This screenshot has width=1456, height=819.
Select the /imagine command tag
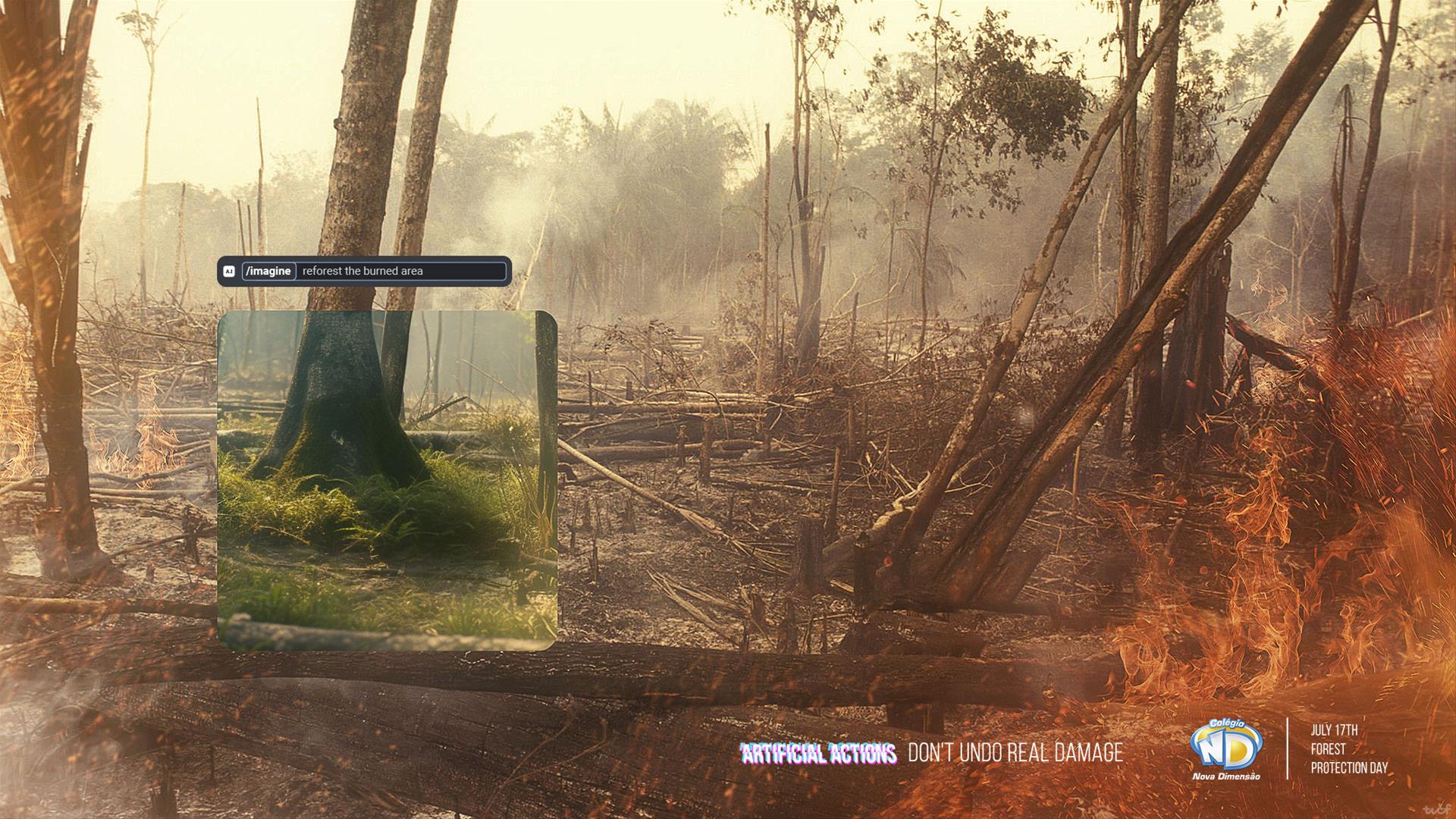268,271
